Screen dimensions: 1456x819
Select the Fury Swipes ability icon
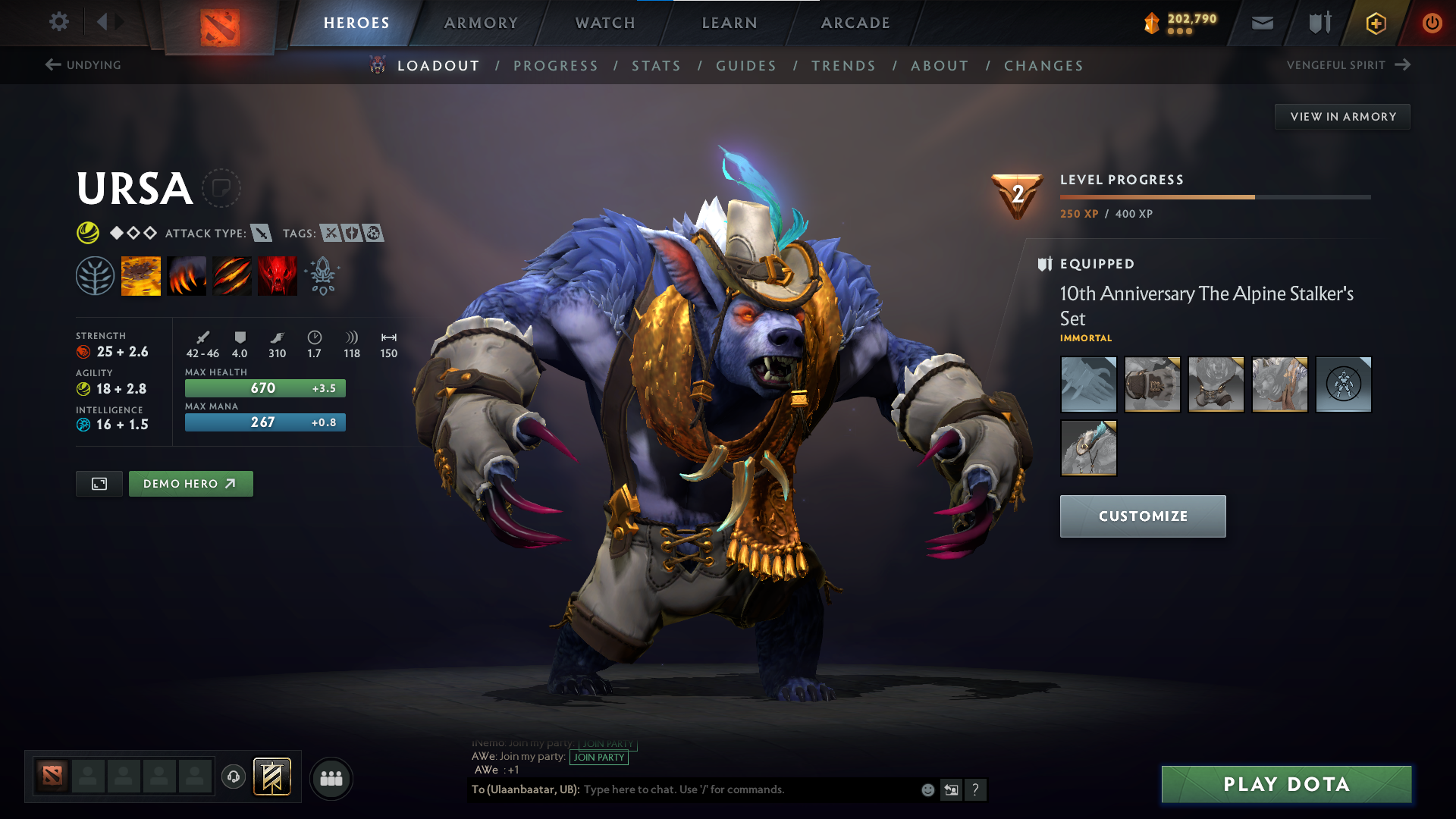[232, 275]
